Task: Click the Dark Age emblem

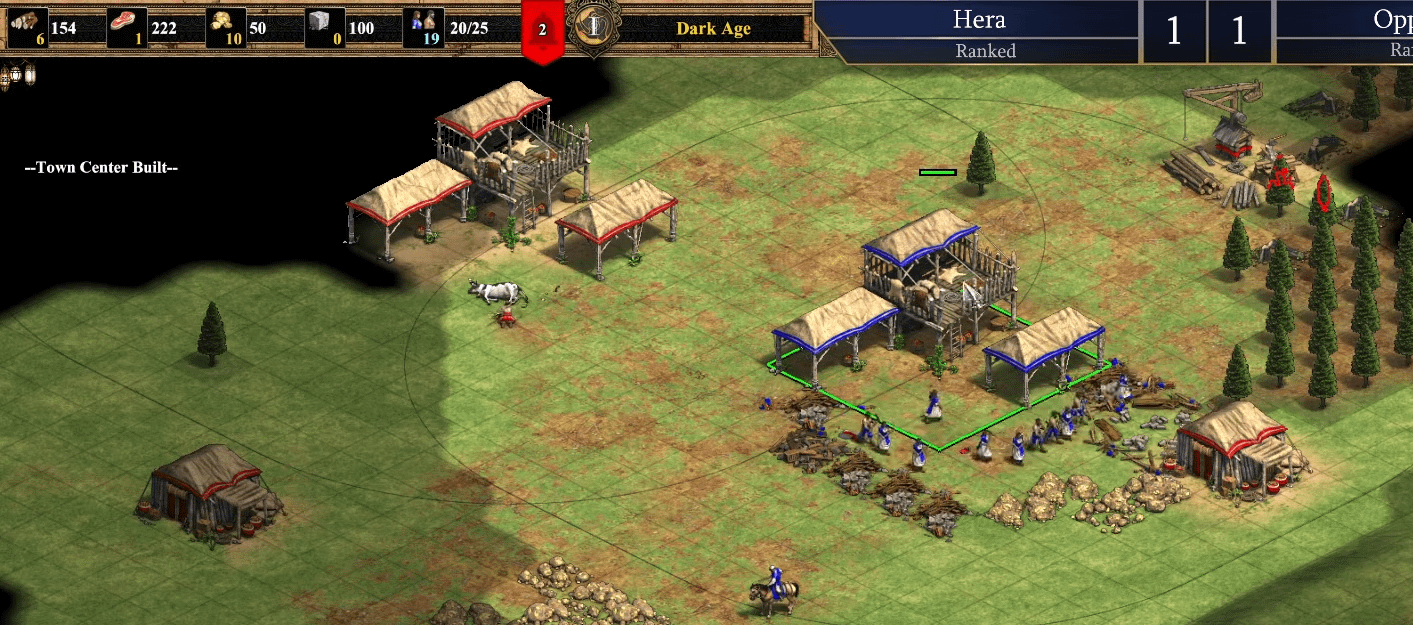Action: [593, 27]
